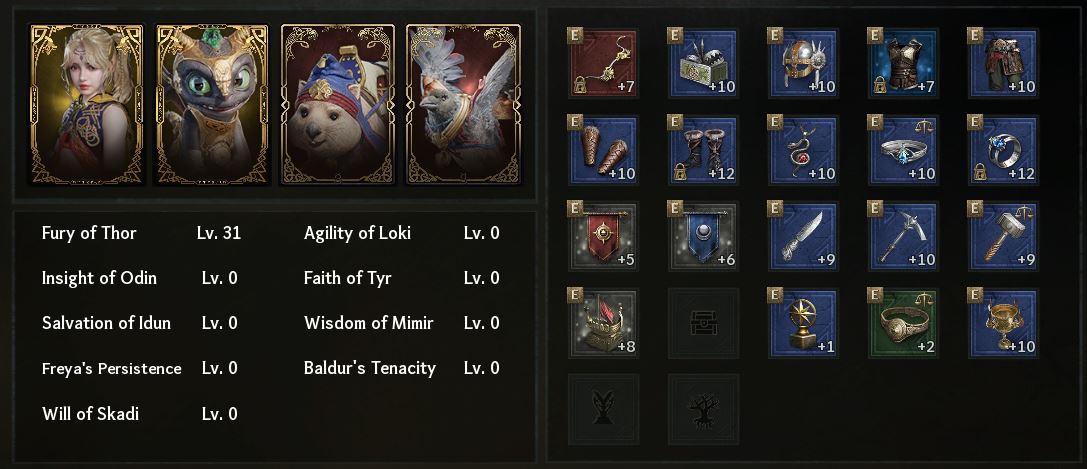Click the +12 boots equipment slot

coord(703,150)
